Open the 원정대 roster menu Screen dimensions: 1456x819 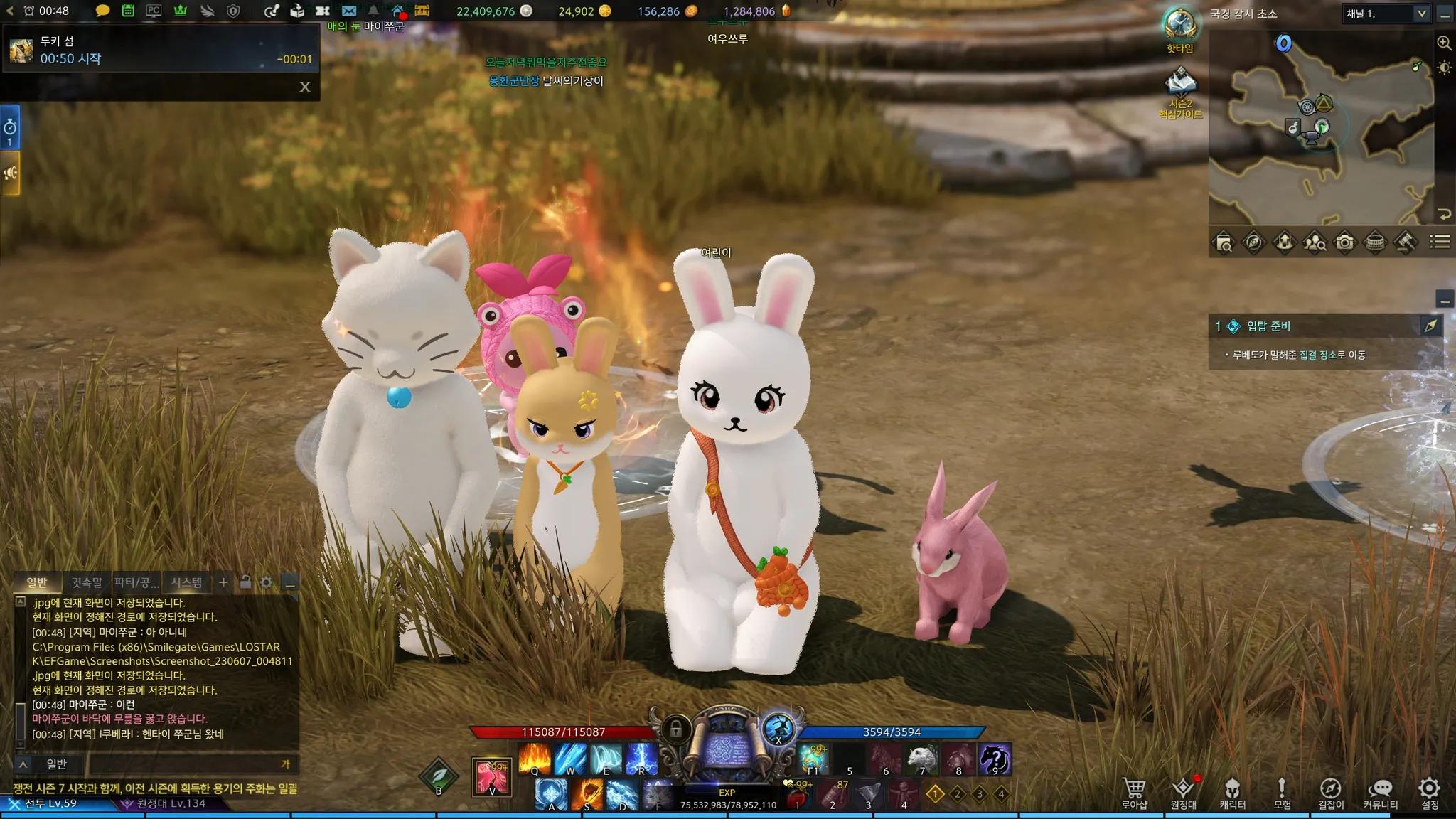[x=1183, y=793]
